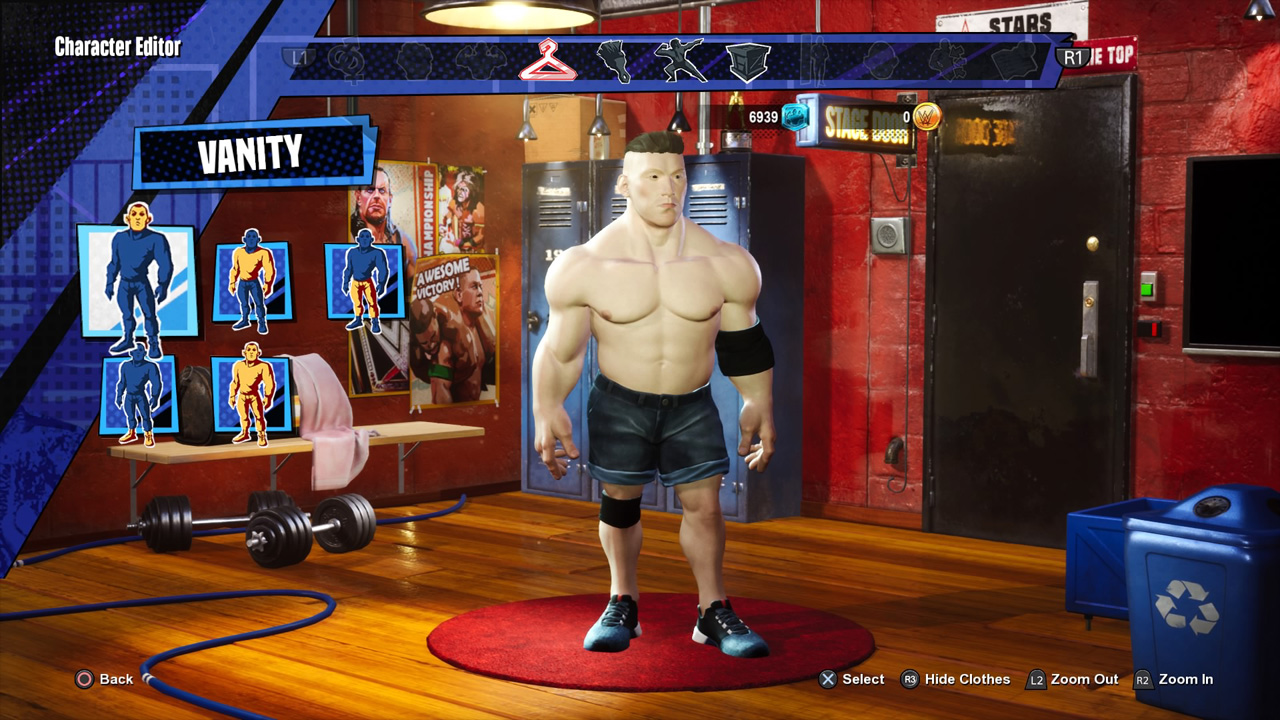Switch to the dimmed gender symbol tab
This screenshot has height=720, width=1280.
point(348,61)
